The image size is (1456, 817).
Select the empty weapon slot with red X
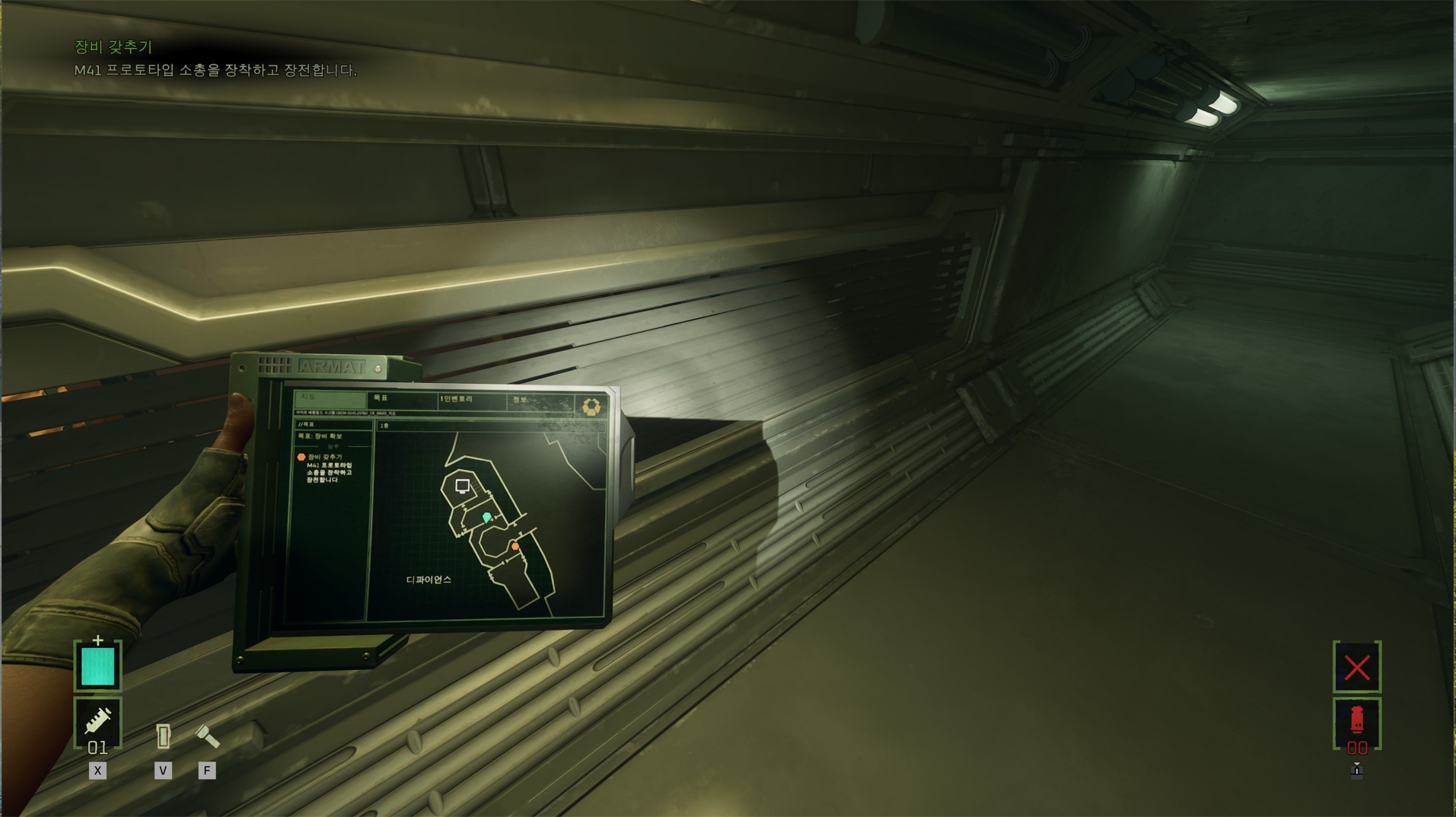(1356, 668)
